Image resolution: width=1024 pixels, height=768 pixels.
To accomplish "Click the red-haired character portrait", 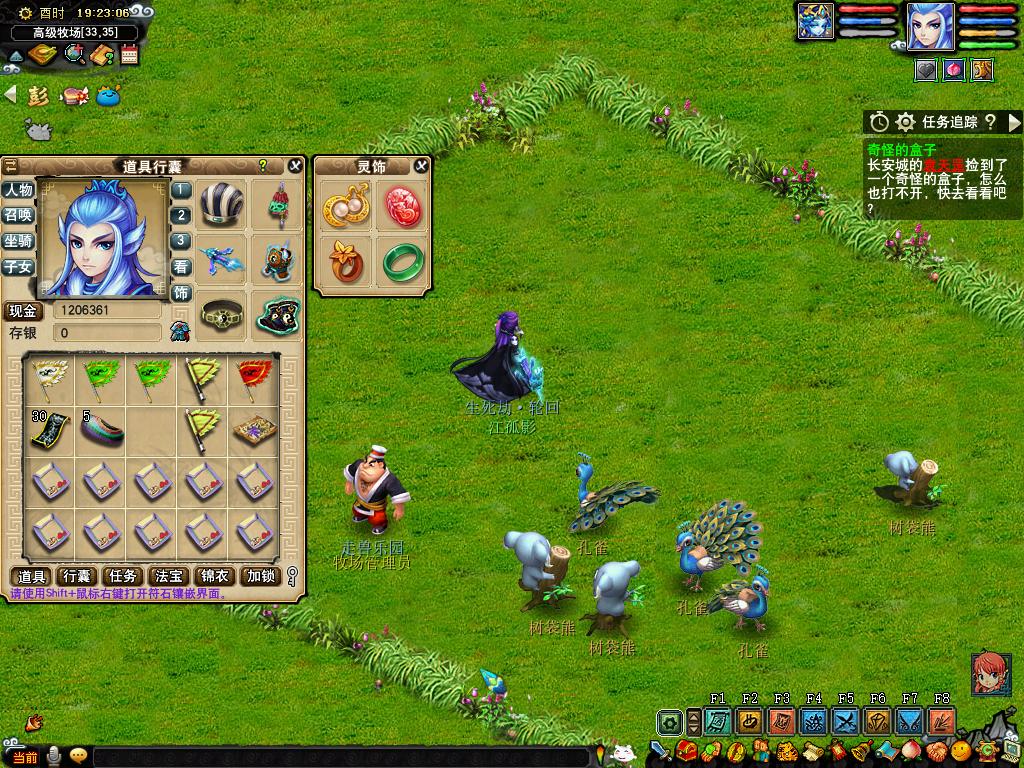I will (989, 674).
